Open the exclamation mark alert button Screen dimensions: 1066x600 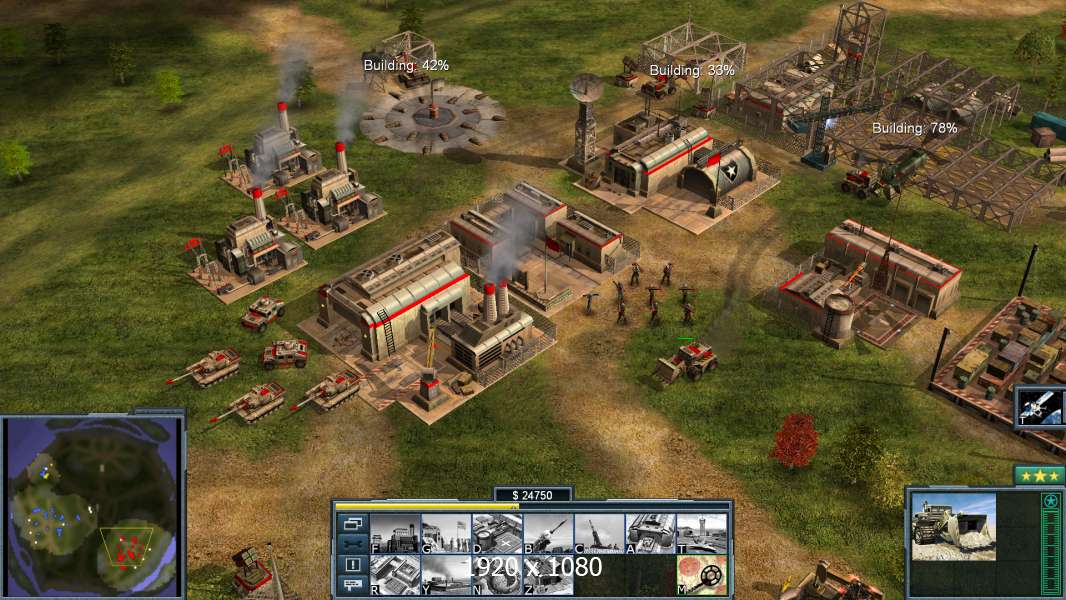pyautogui.click(x=352, y=565)
